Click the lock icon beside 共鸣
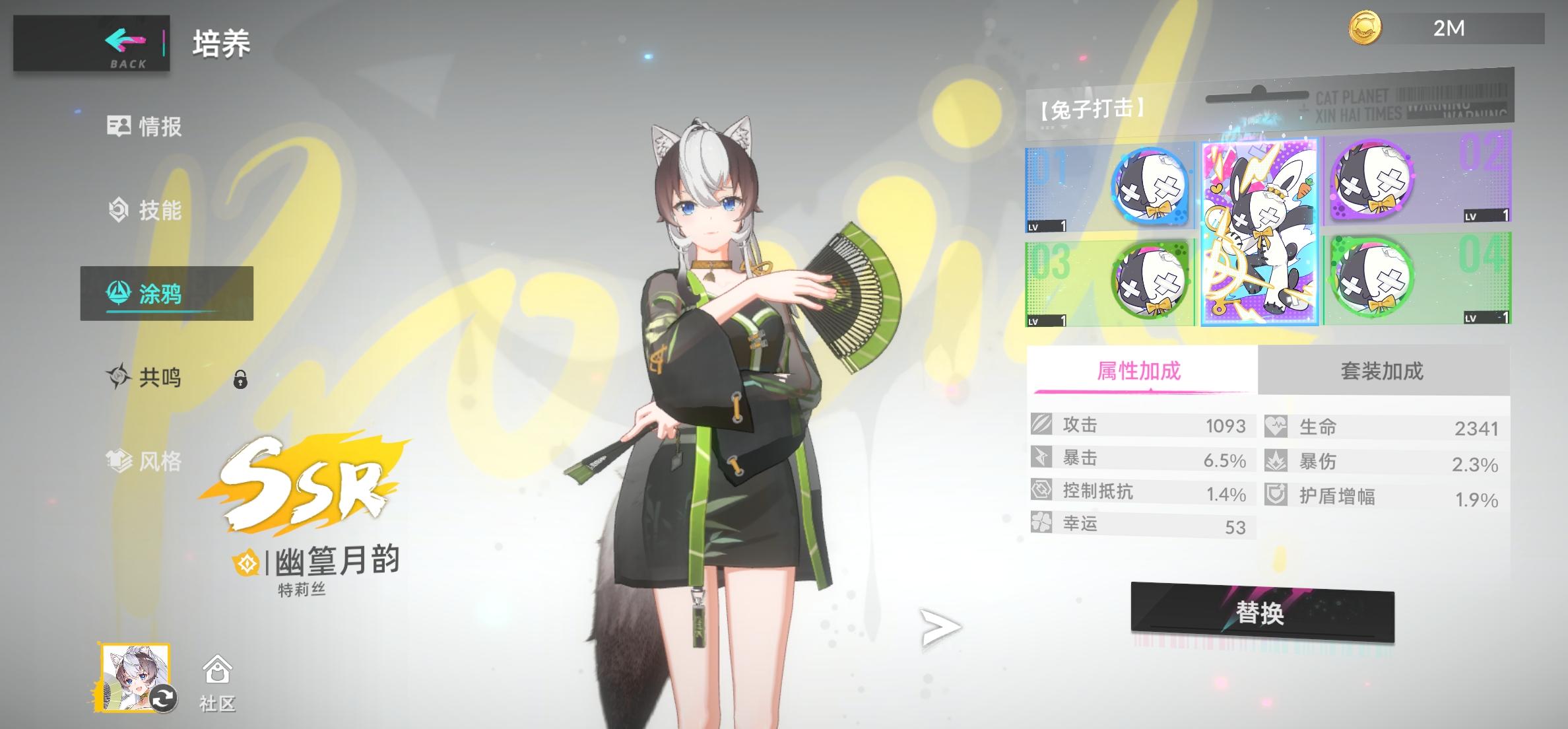The height and width of the screenshot is (729, 1568). point(240,379)
